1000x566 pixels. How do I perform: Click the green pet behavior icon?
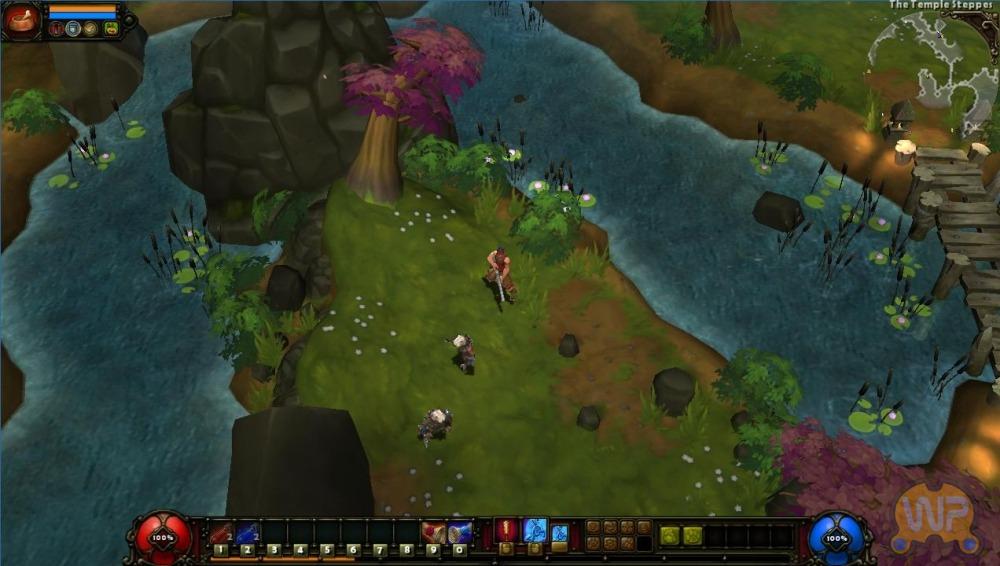[x=111, y=28]
